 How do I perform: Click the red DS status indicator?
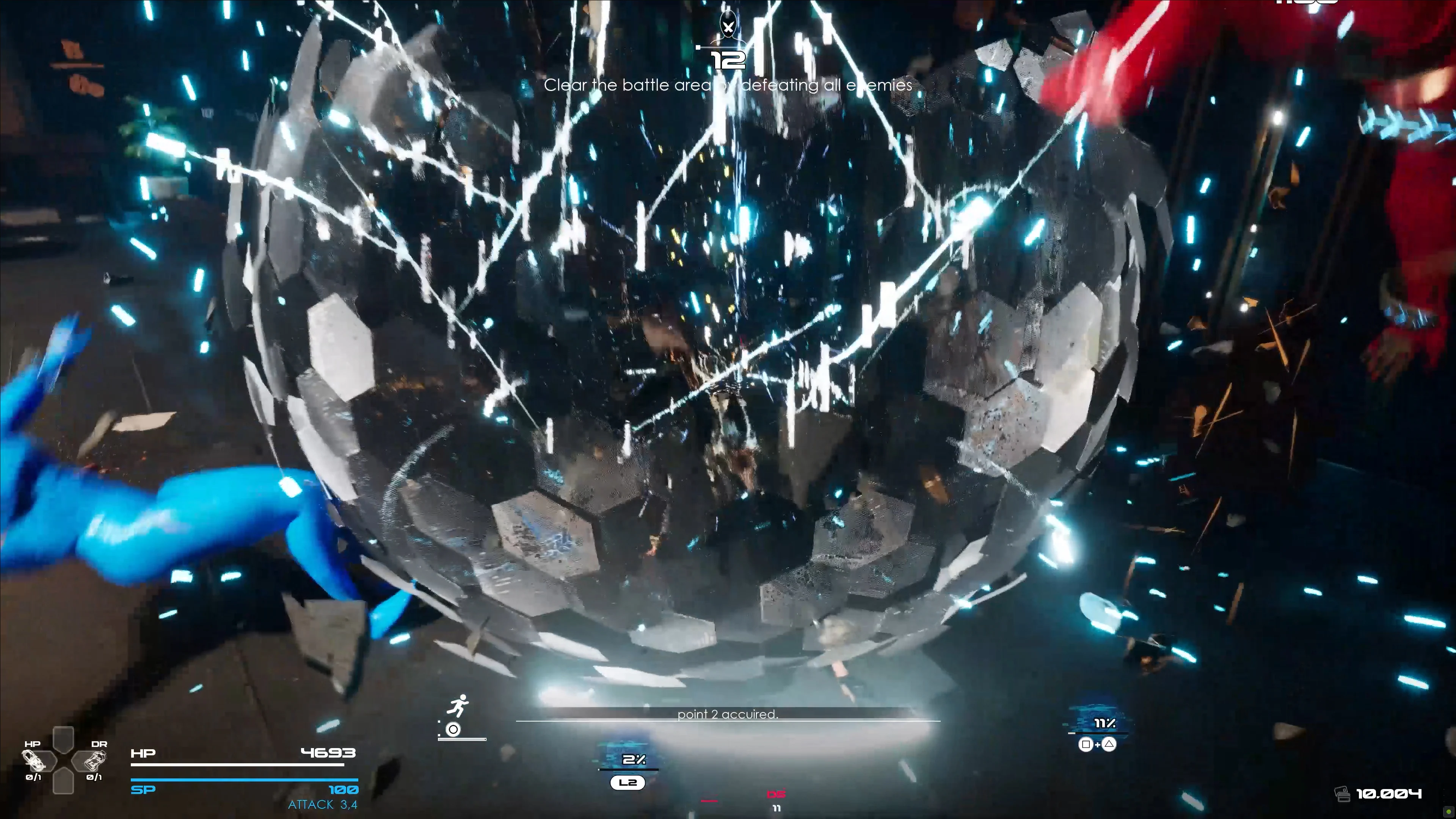click(x=777, y=794)
